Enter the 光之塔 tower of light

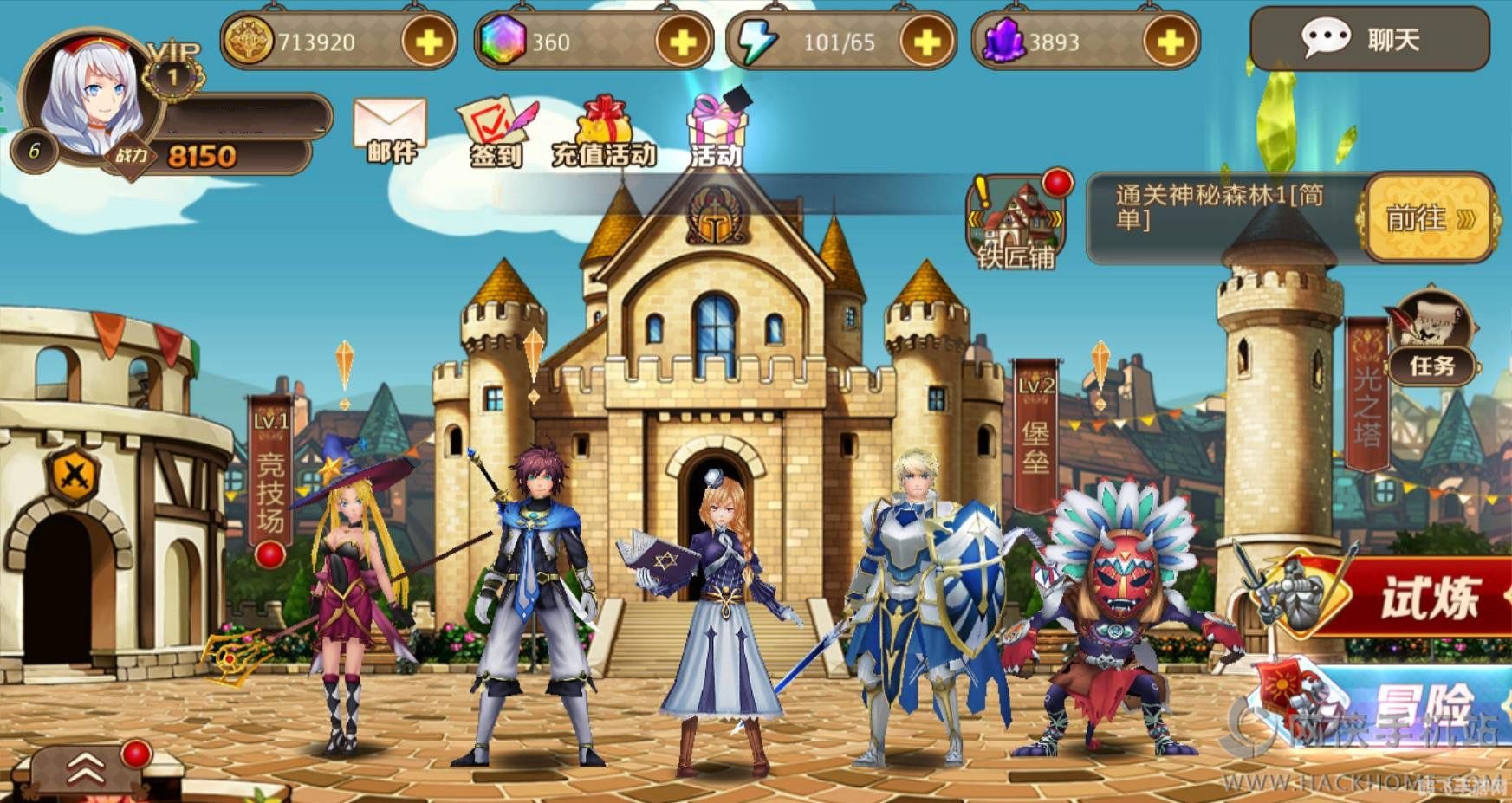click(x=1366, y=396)
